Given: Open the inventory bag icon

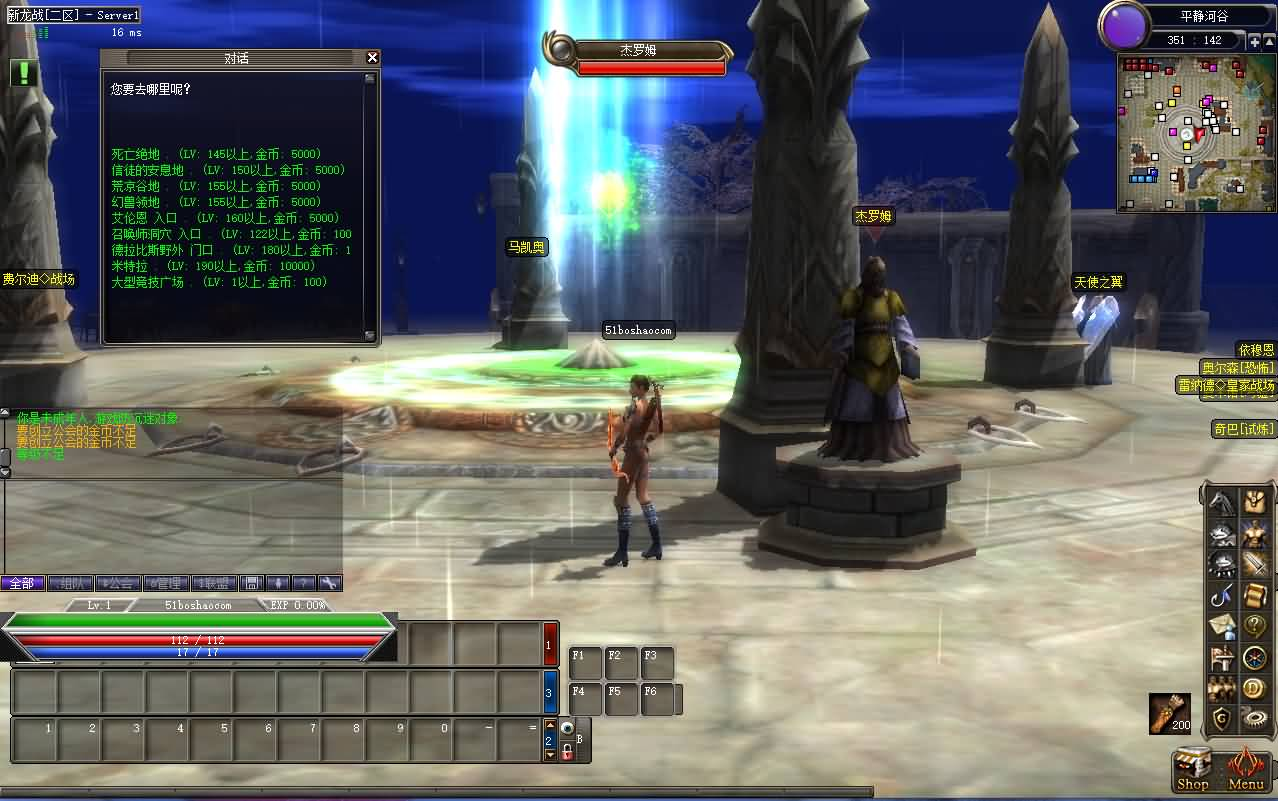Looking at the screenshot, I should click(1254, 502).
